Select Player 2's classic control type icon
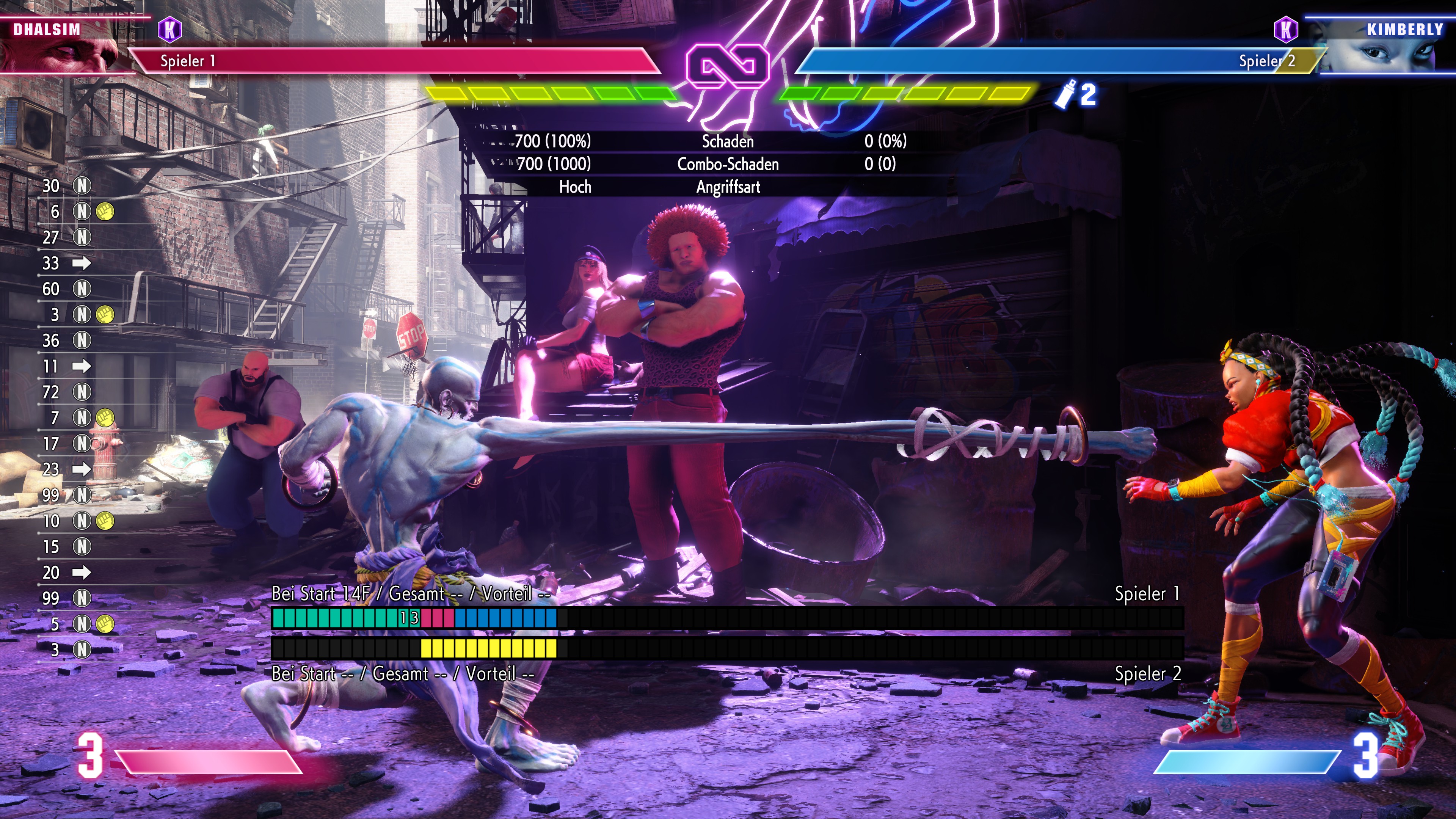 pos(1285,29)
